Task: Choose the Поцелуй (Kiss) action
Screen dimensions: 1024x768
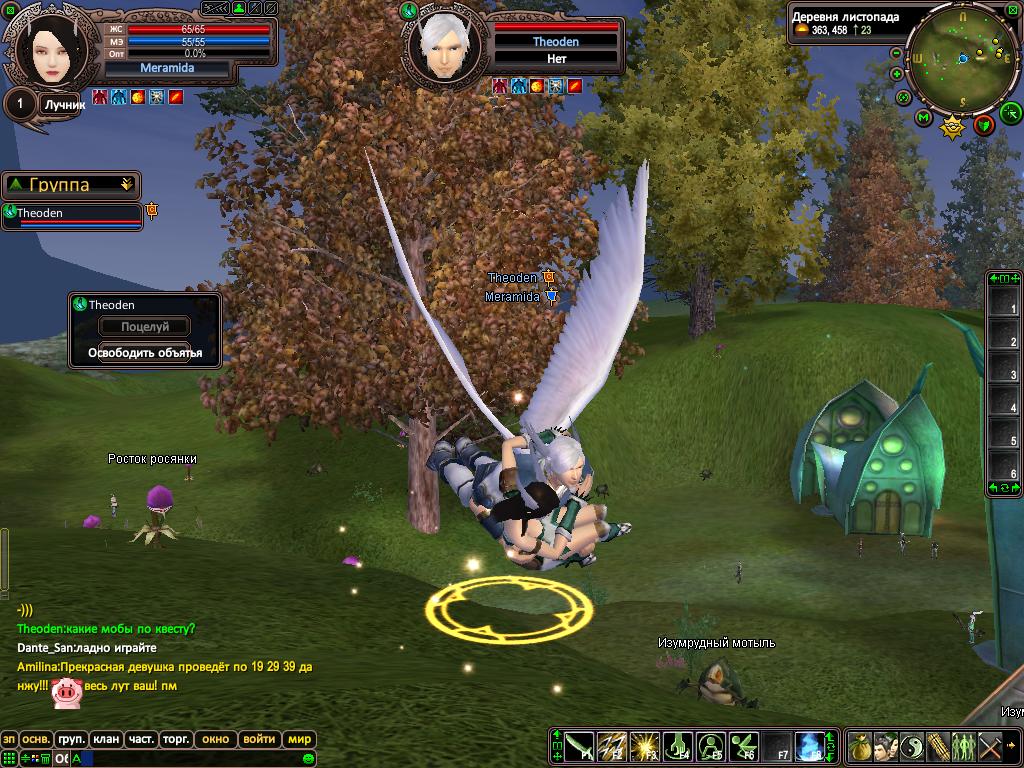Action: (x=145, y=327)
